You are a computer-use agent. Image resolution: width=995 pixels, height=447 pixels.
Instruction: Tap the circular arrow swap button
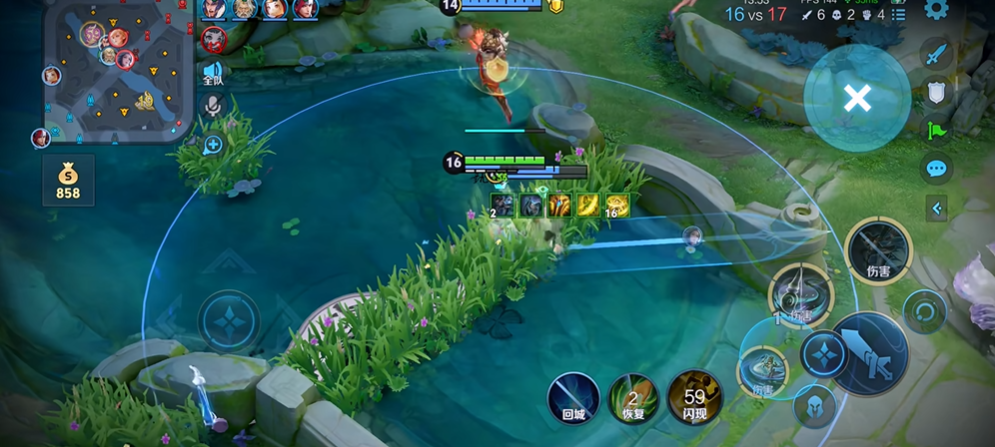coord(924,311)
